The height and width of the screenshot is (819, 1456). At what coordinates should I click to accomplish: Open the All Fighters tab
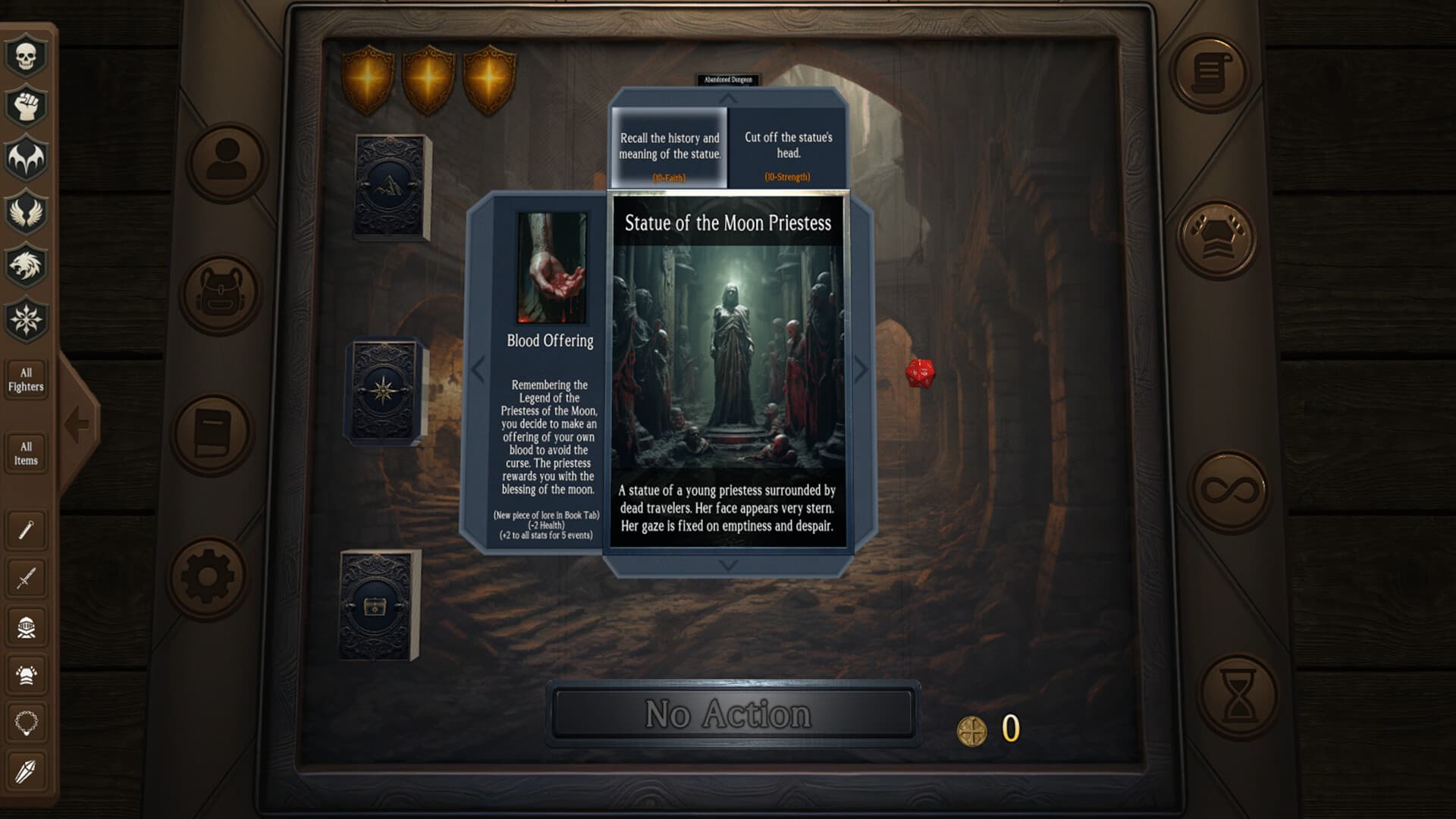point(27,379)
